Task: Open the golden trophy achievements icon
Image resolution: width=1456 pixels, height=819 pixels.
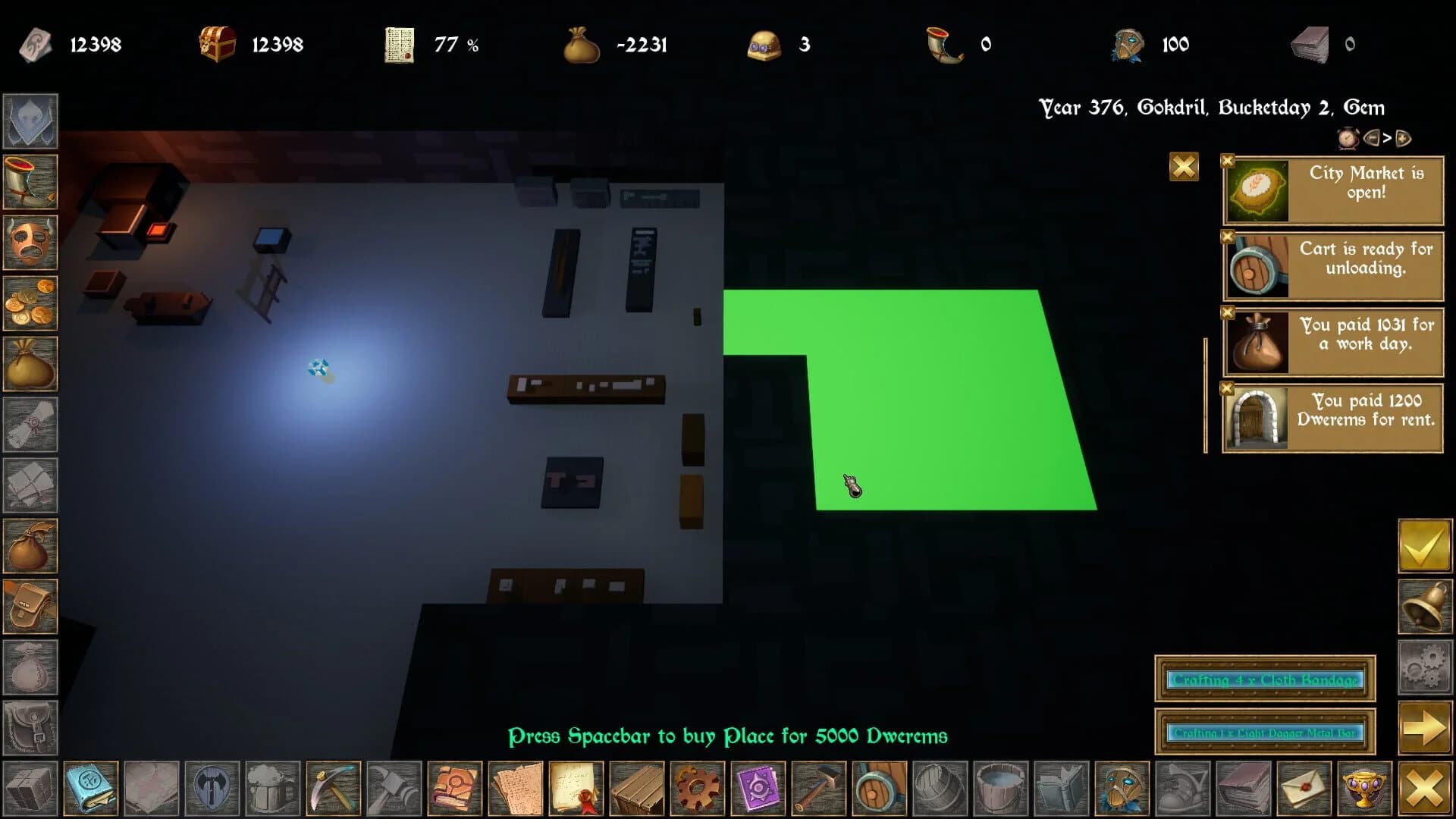Action: (1364, 790)
